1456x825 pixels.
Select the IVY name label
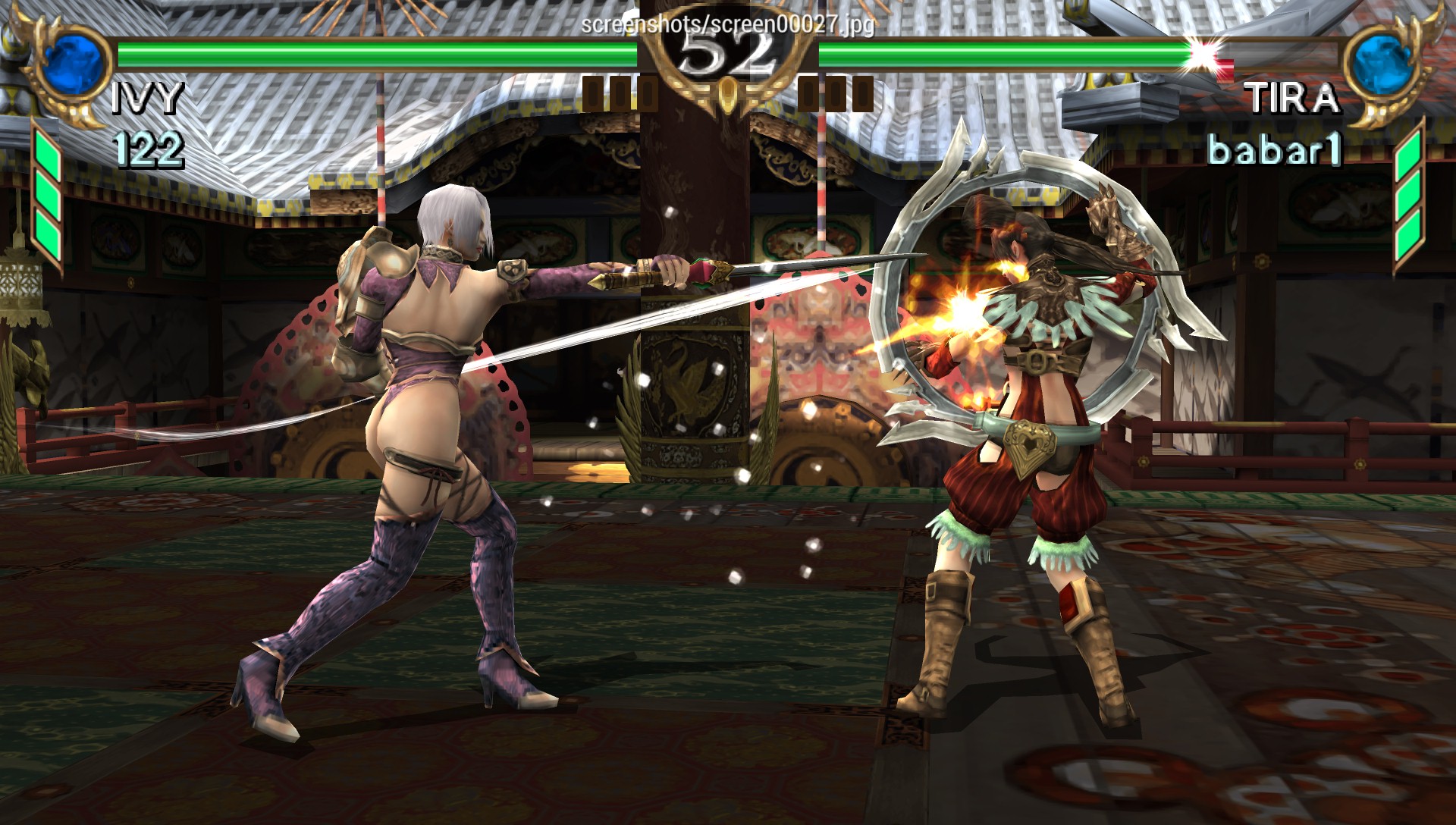click(x=148, y=99)
